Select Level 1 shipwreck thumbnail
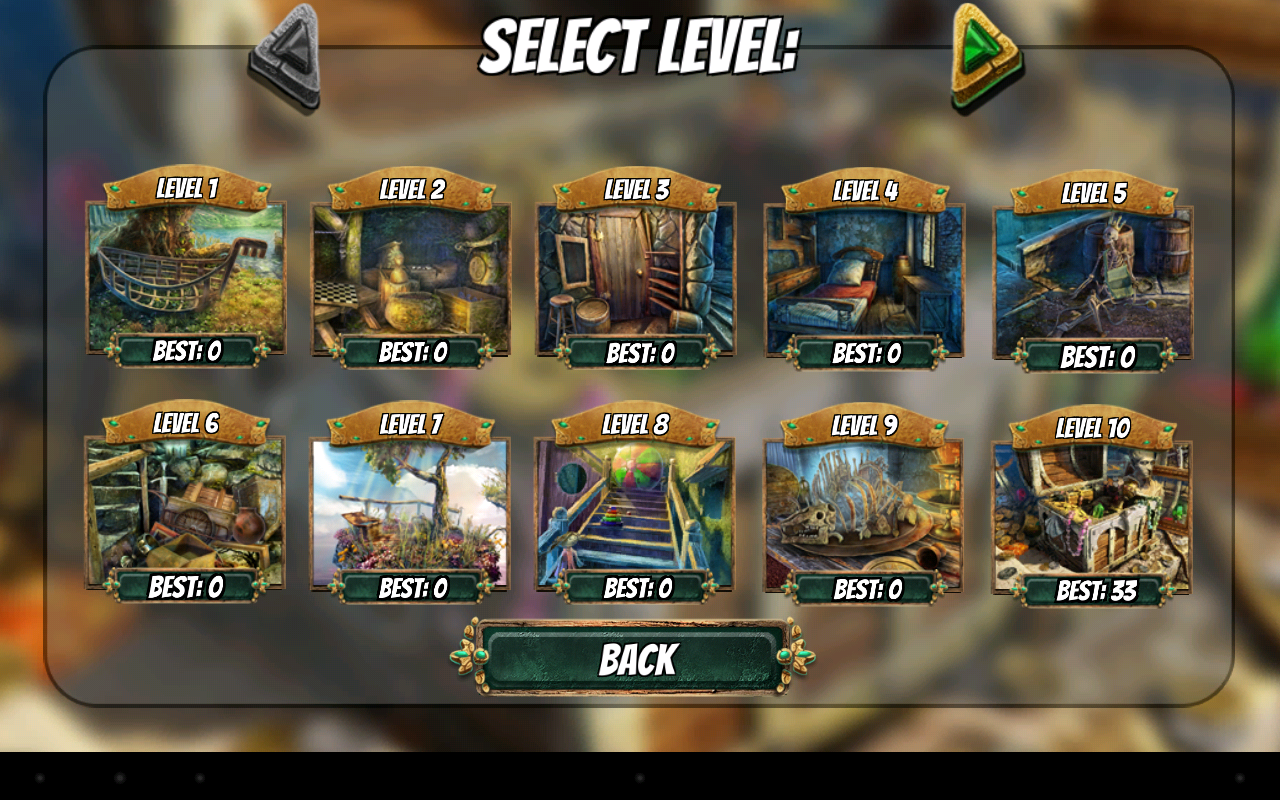The width and height of the screenshot is (1280, 800). point(186,272)
